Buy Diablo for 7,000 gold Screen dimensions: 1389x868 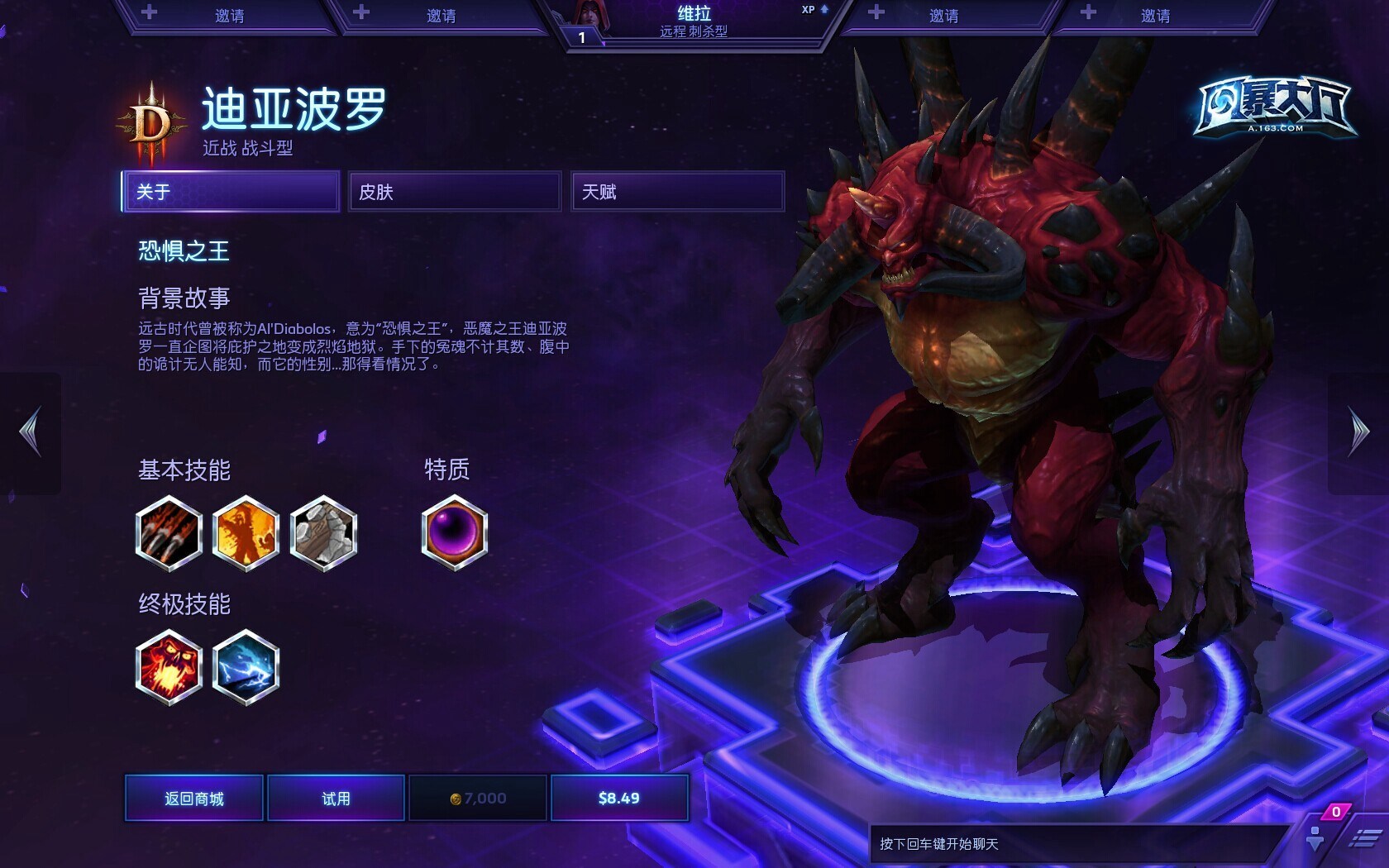point(478,798)
